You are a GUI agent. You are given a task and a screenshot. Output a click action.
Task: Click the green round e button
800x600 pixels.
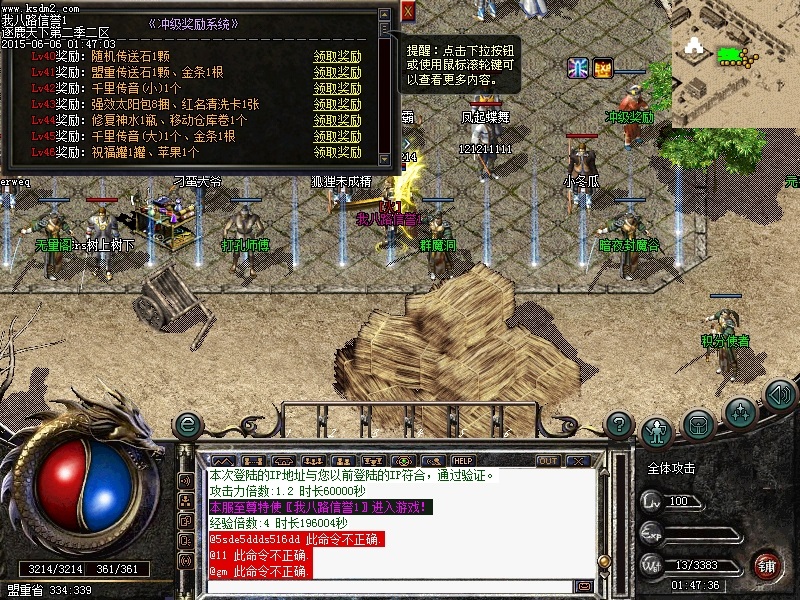click(186, 425)
